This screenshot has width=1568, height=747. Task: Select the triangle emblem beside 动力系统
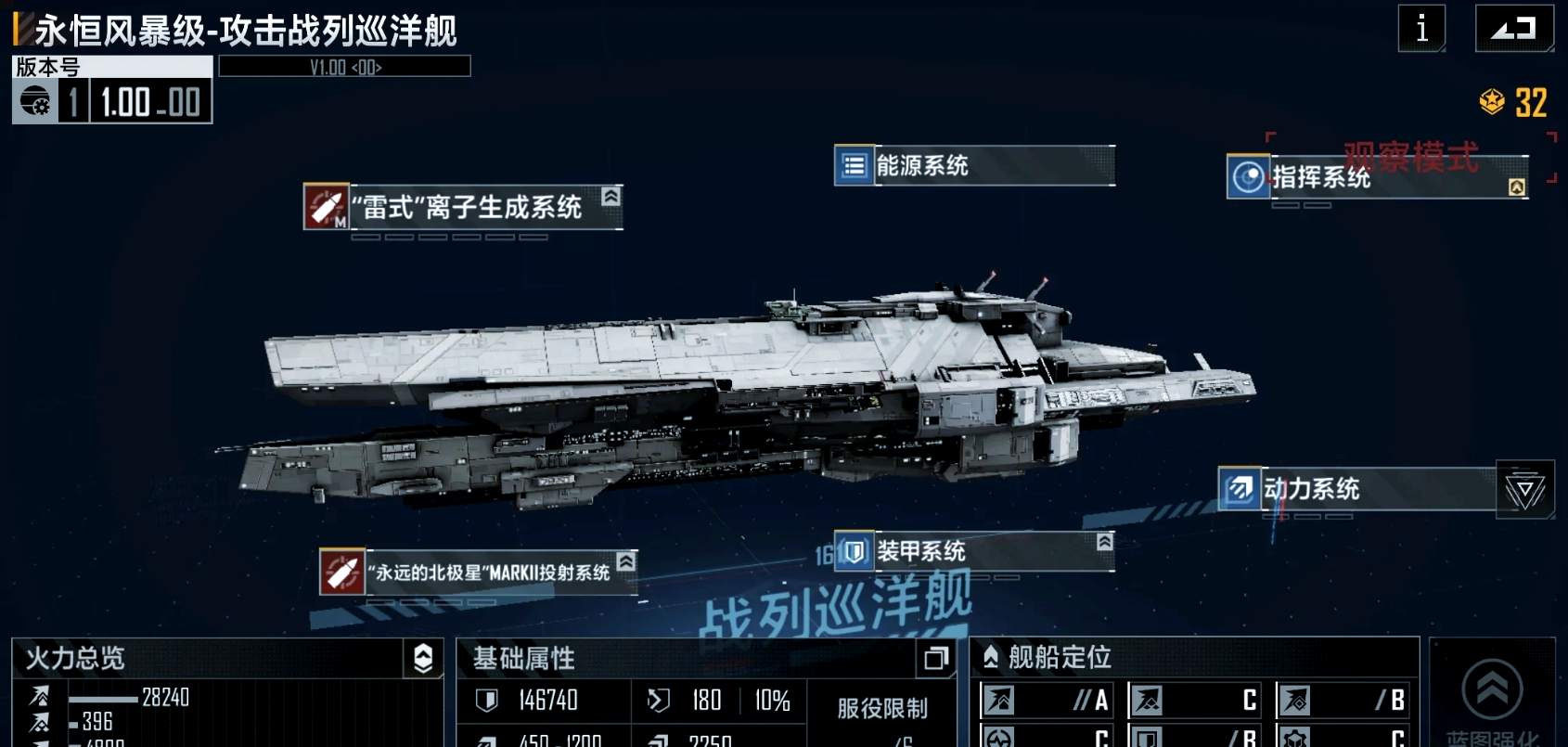pos(1527,490)
